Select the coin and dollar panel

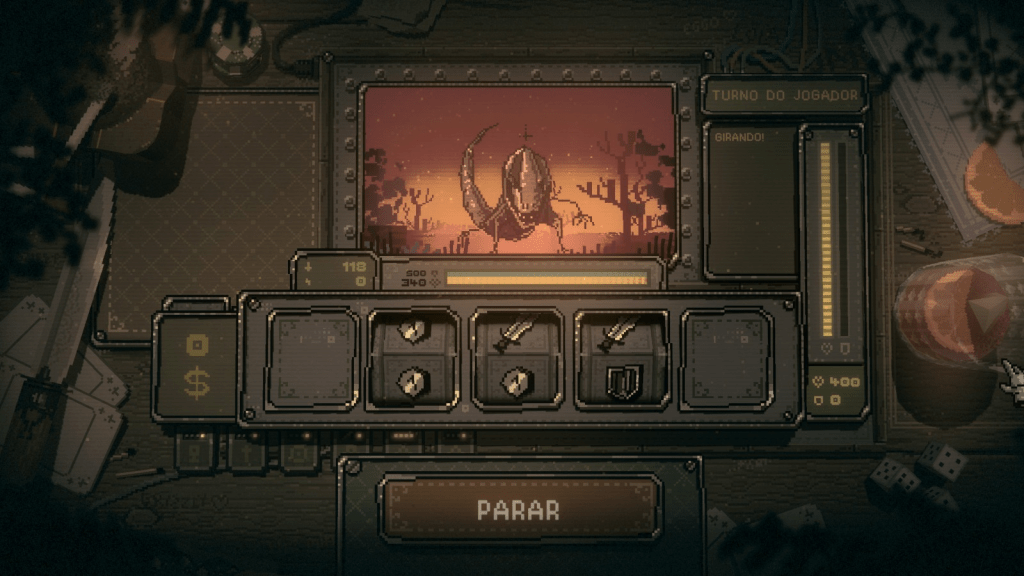(196, 365)
